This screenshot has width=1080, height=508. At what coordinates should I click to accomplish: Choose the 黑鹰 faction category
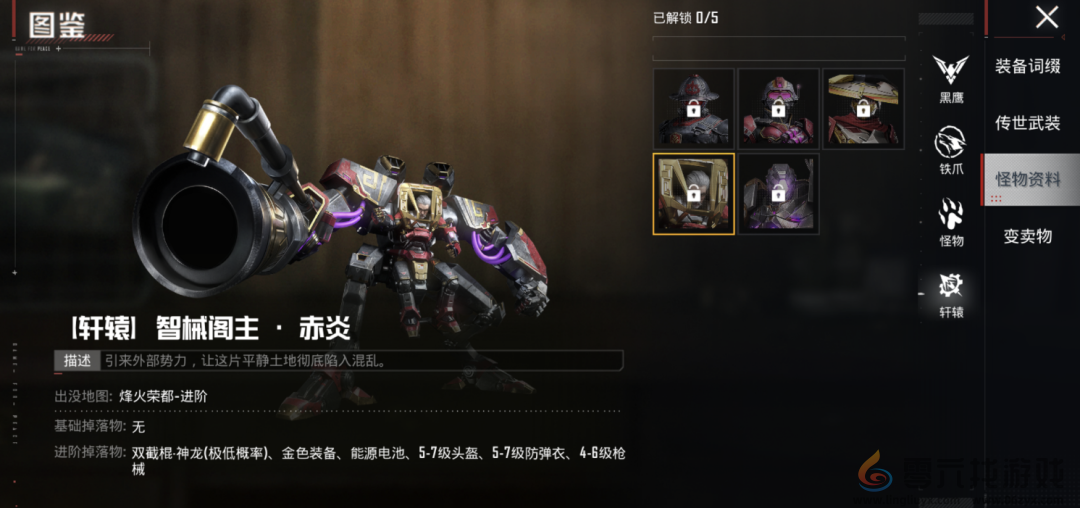point(951,77)
